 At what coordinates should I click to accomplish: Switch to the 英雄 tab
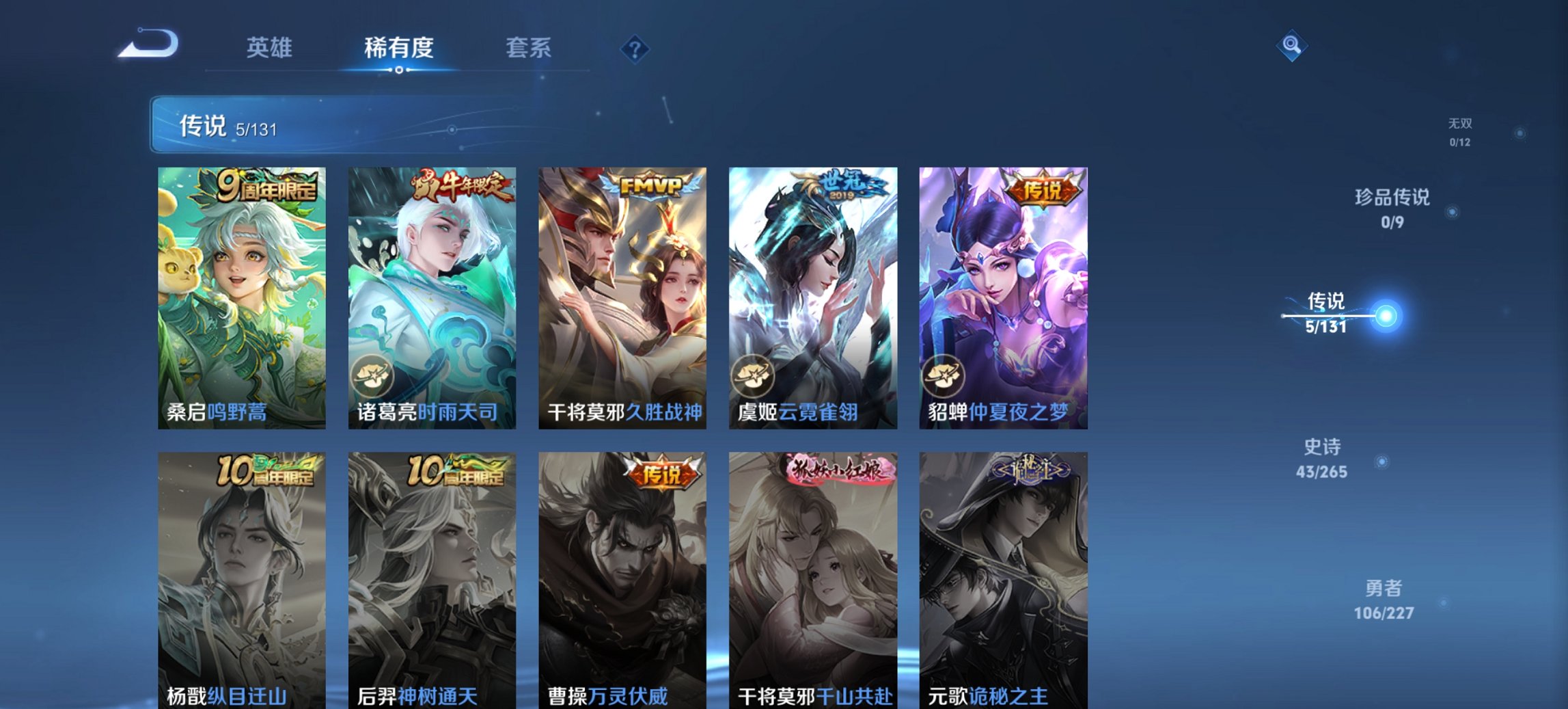(x=271, y=48)
